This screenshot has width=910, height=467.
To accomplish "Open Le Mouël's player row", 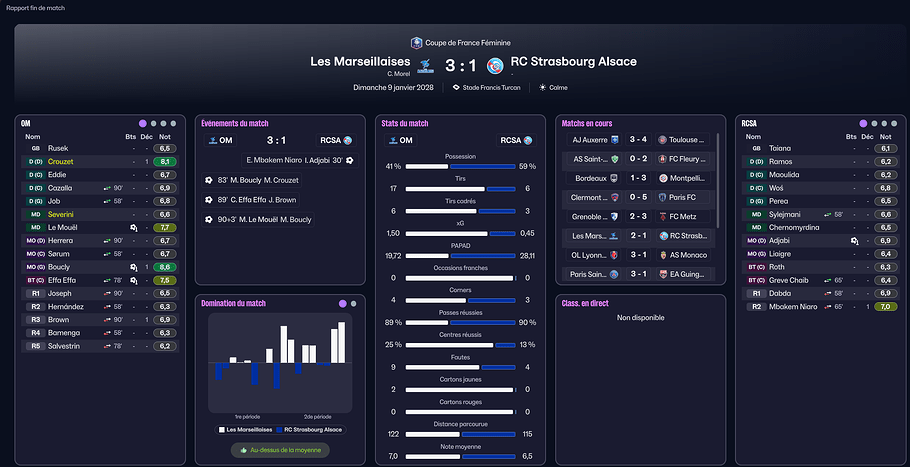I will click(x=64, y=227).
